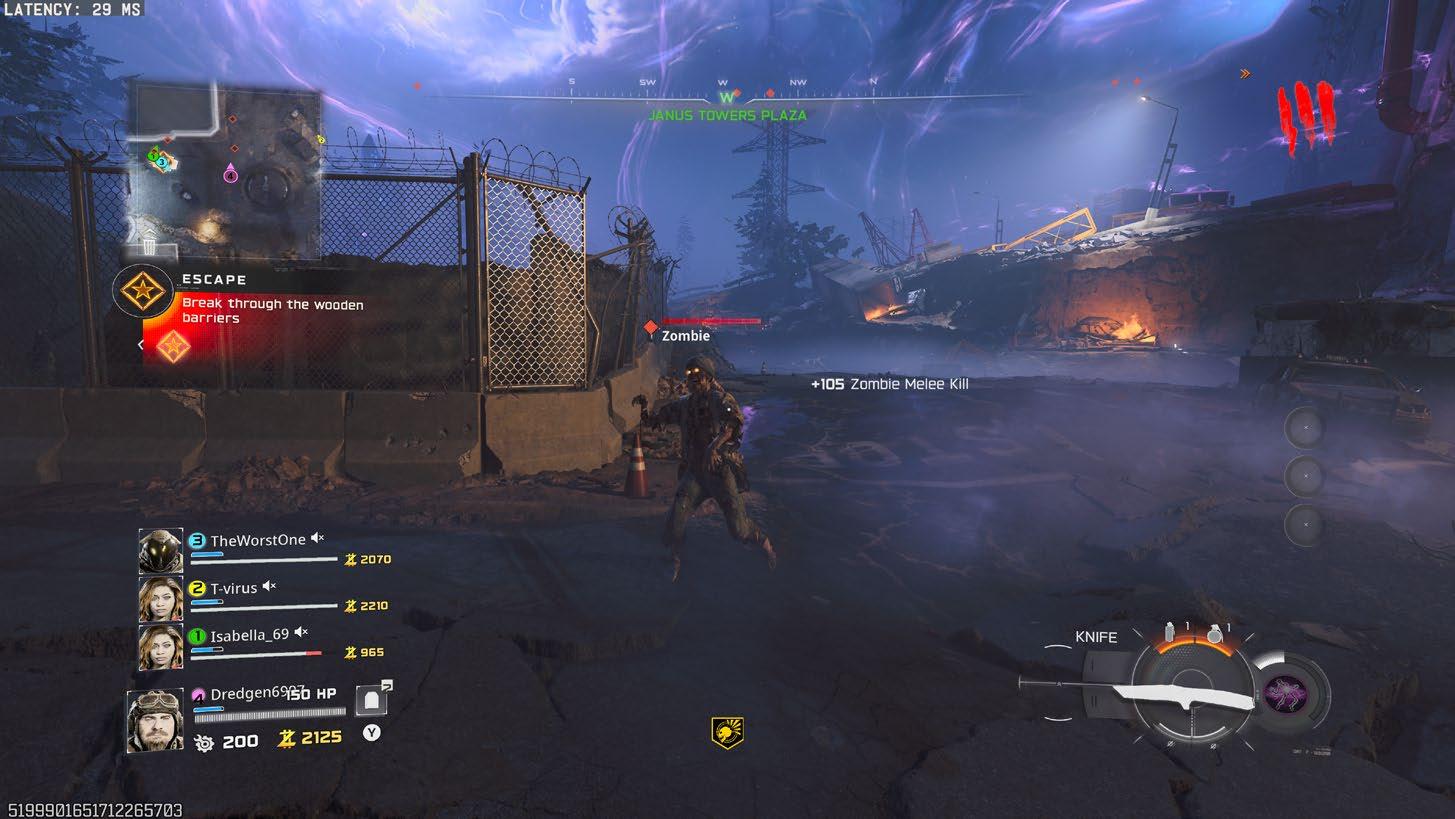The image size is (1455, 819).
Task: Select the frag grenade equipment icon
Action: (1214, 633)
